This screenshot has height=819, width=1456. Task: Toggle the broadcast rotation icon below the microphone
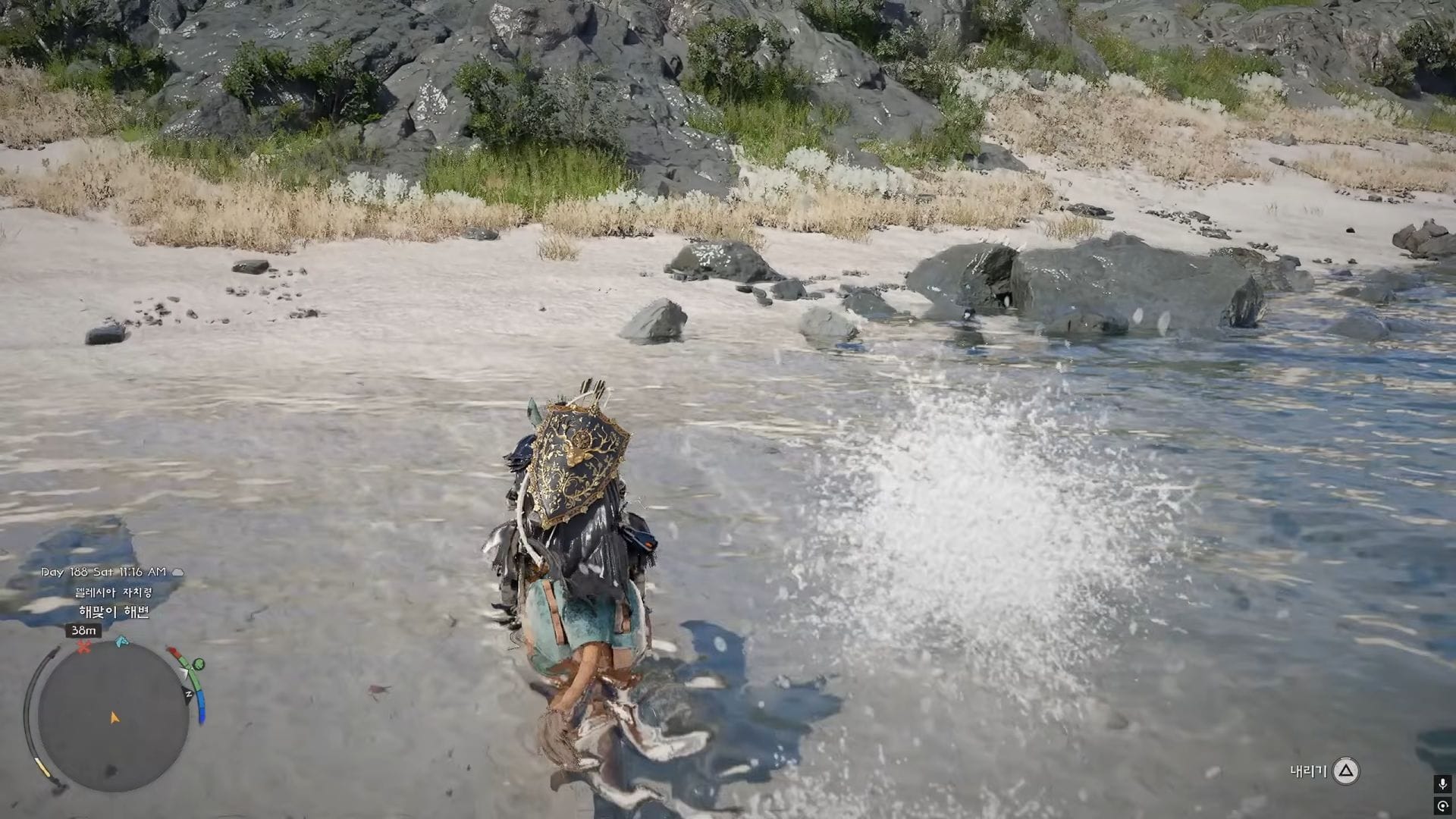(1444, 806)
